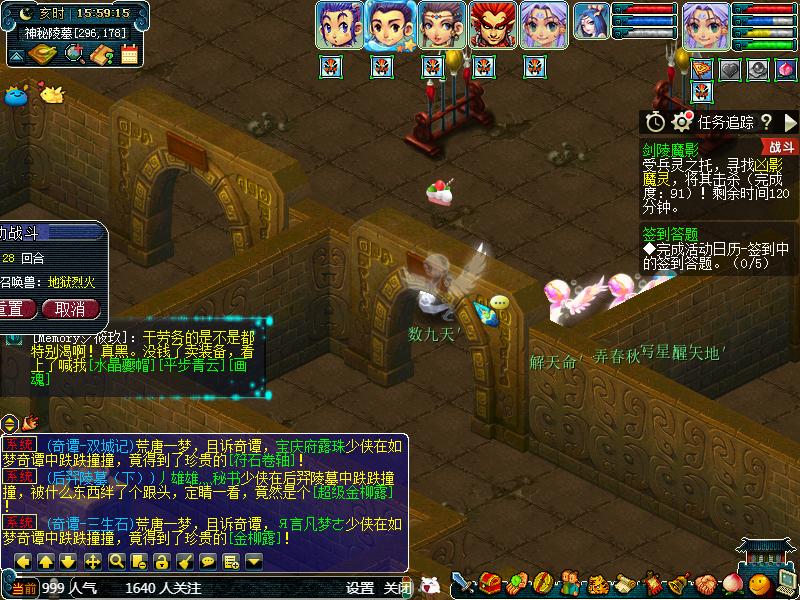Open 设置 in the bottom bar
The image size is (800, 600).
click(360, 588)
